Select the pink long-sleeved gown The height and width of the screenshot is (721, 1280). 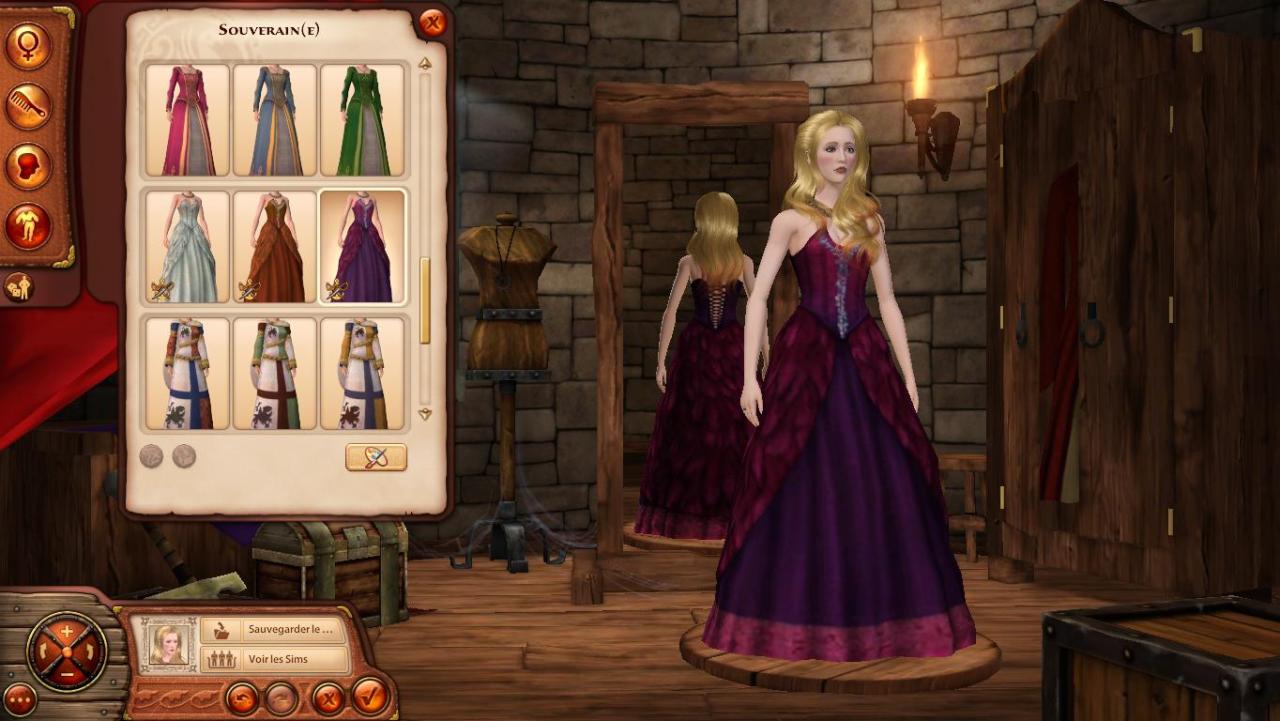(188, 120)
